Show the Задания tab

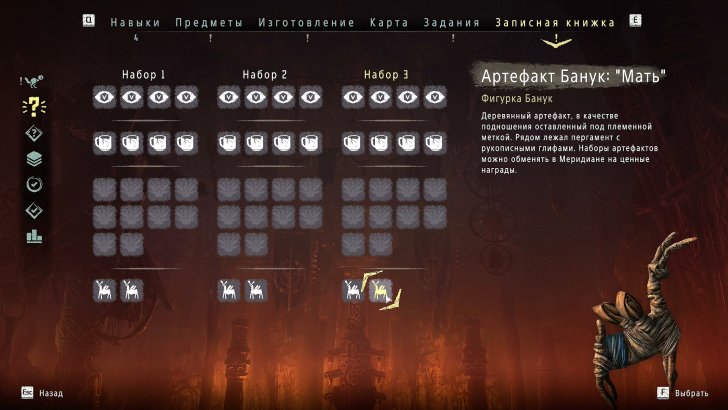click(x=453, y=22)
